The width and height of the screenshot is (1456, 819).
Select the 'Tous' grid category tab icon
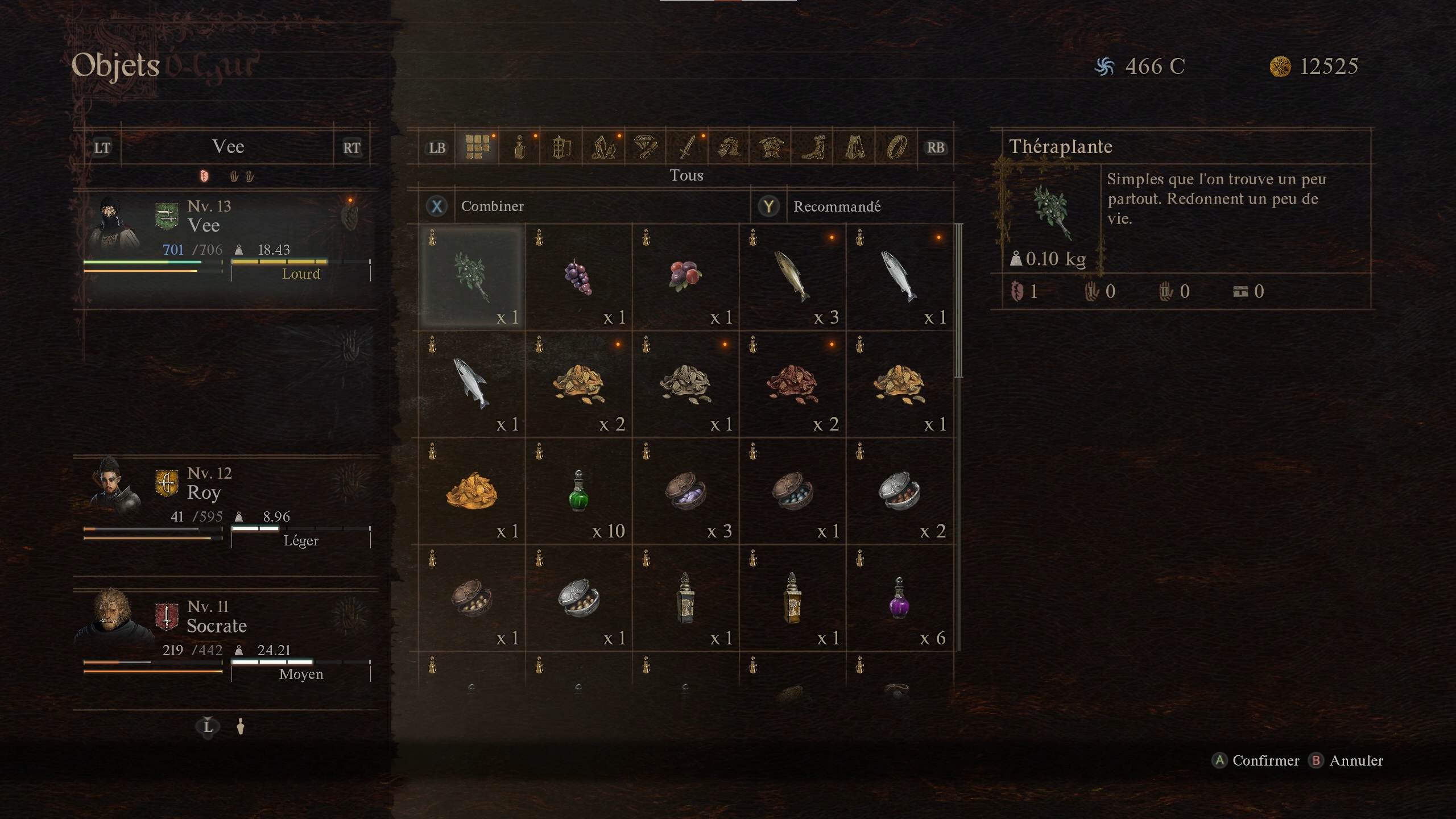(478, 147)
